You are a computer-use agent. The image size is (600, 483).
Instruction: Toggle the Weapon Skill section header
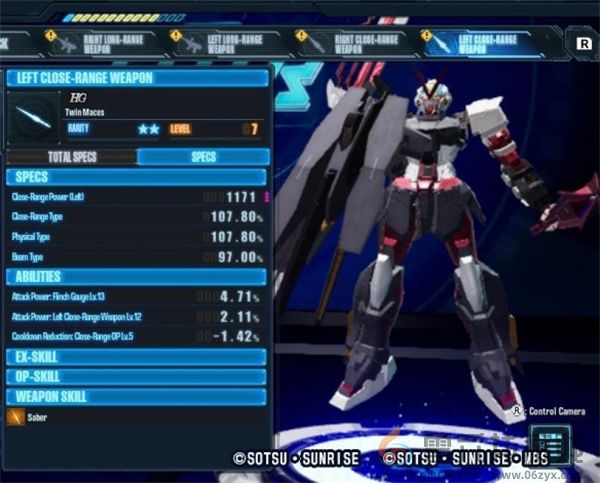point(137,396)
